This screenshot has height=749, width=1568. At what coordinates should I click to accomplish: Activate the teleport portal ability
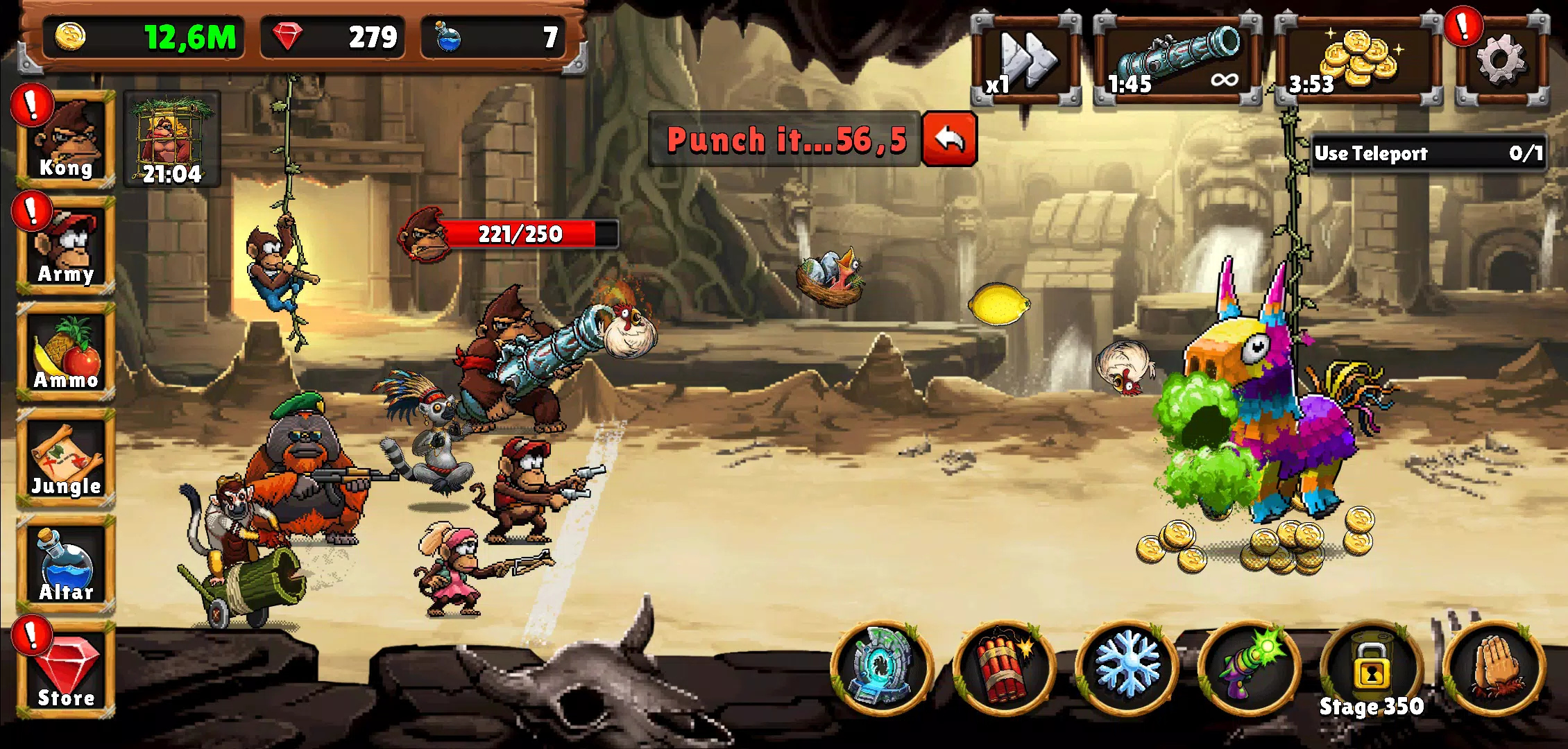coord(882,667)
